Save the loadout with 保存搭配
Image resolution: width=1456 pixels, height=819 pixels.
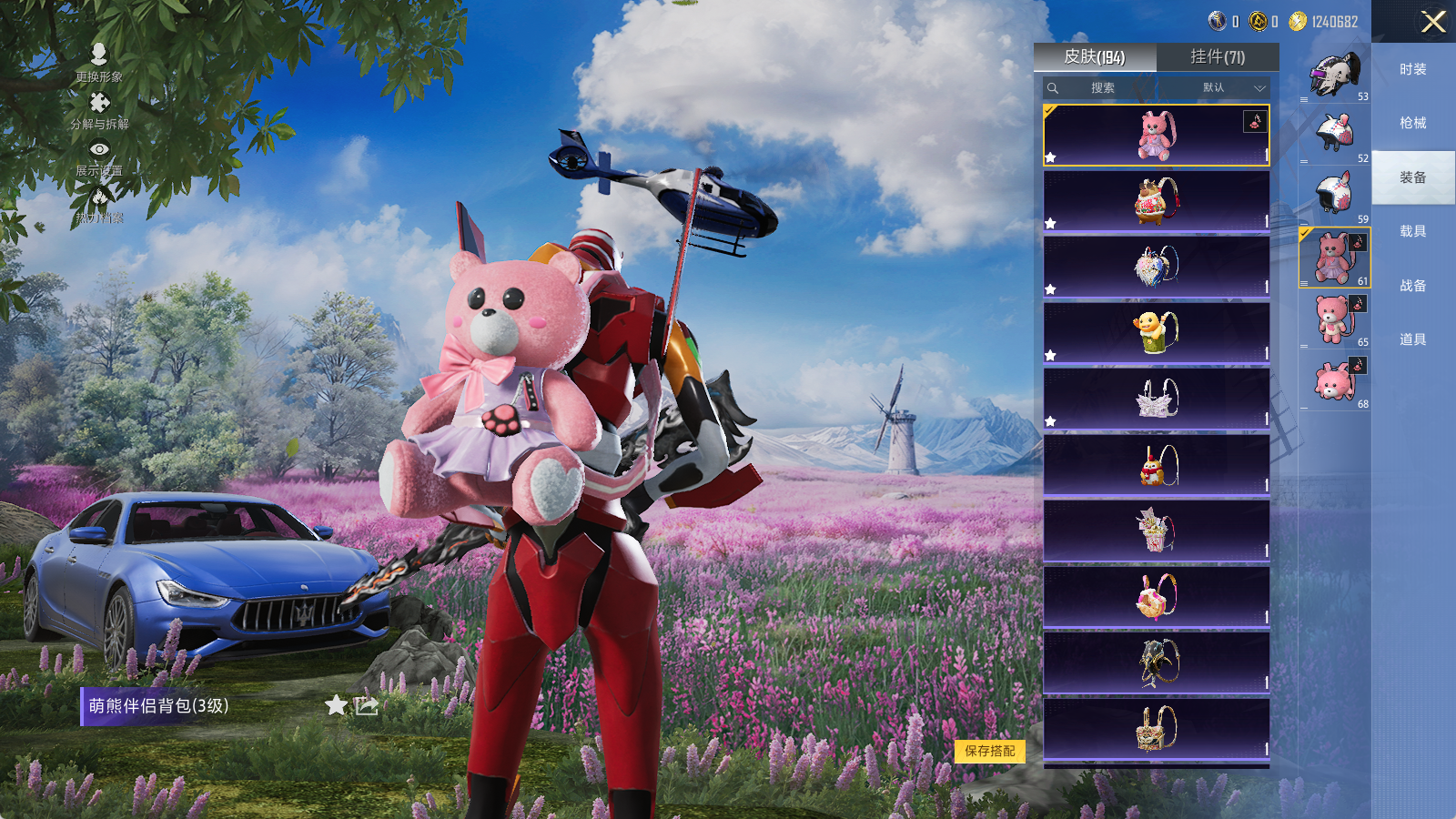(990, 751)
